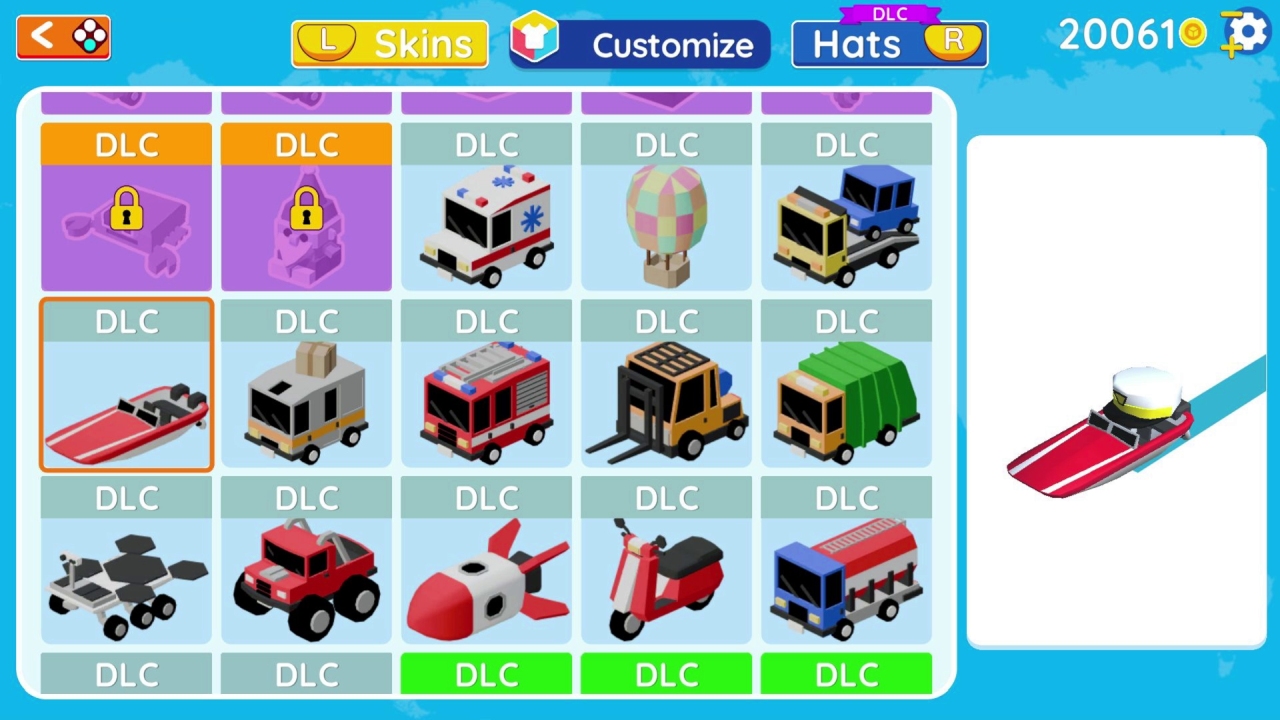The width and height of the screenshot is (1280, 720).
Task: Switch to the Hats DLC tab
Action: click(888, 46)
